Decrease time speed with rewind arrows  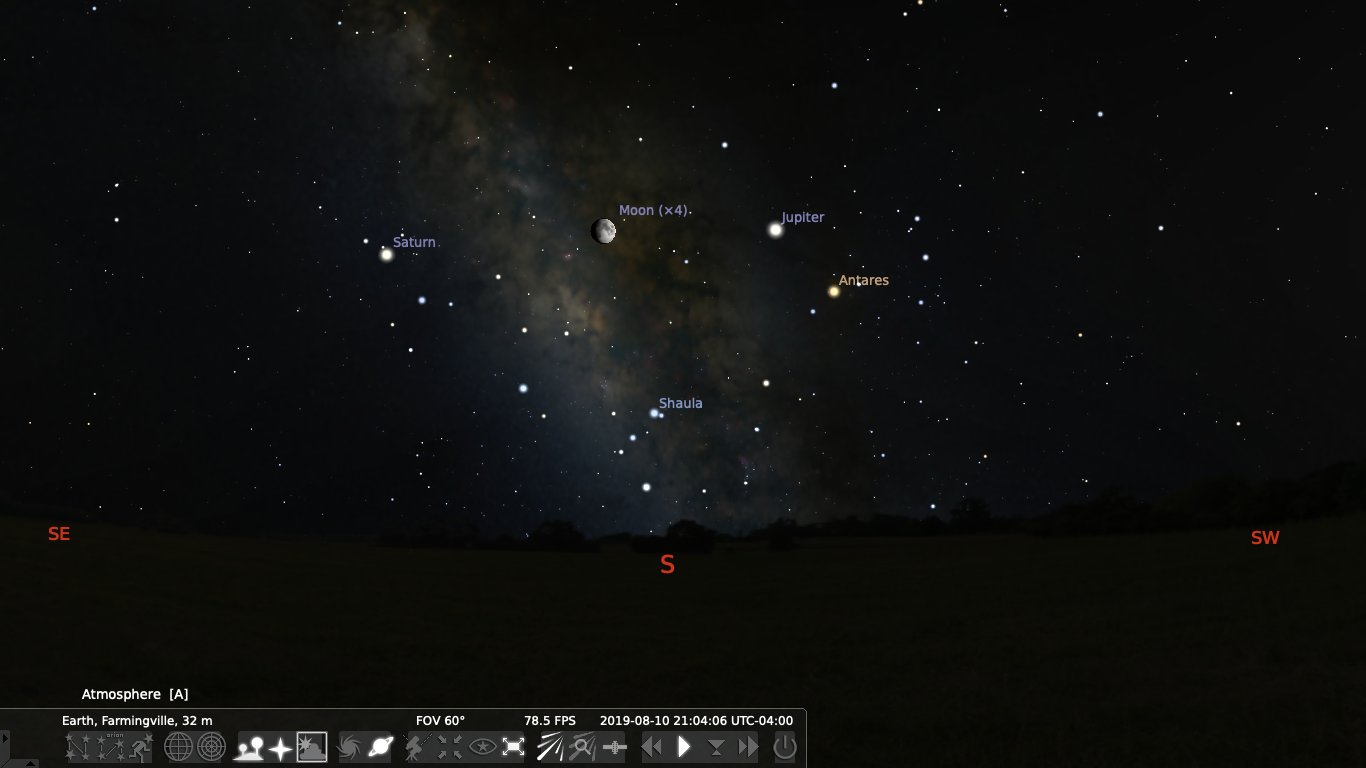coord(652,747)
